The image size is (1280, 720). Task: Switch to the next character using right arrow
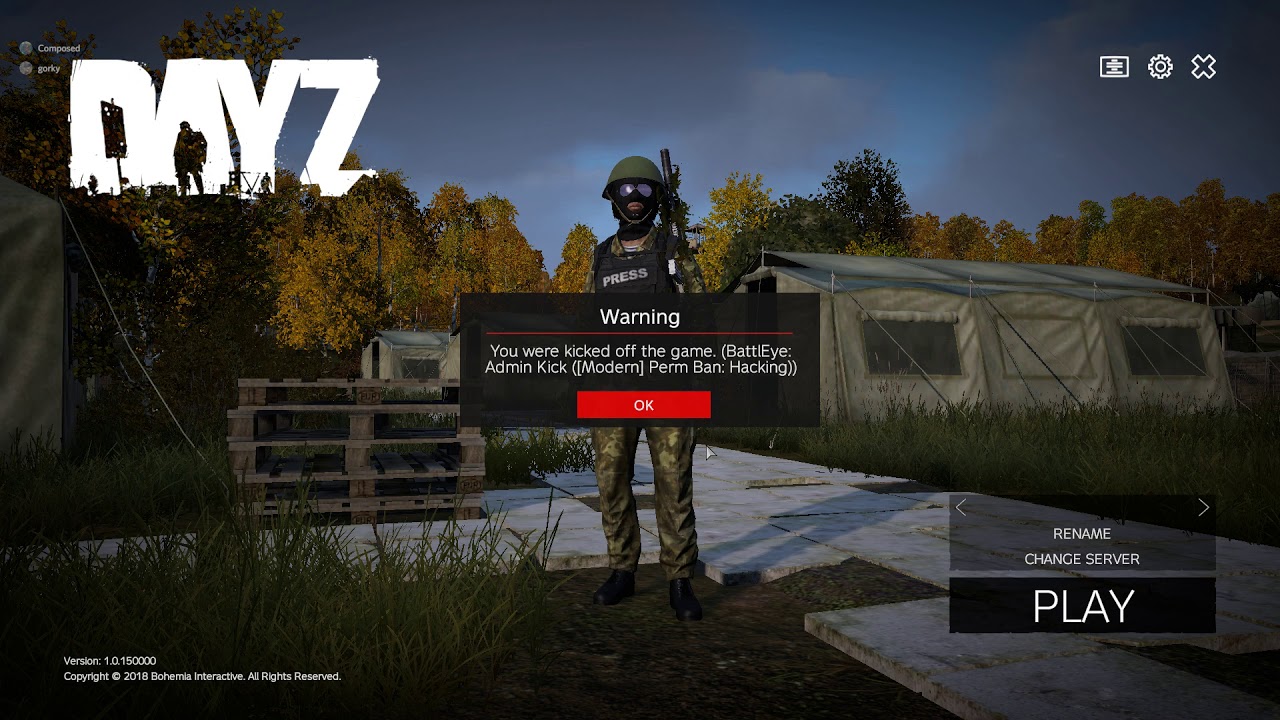1203,508
